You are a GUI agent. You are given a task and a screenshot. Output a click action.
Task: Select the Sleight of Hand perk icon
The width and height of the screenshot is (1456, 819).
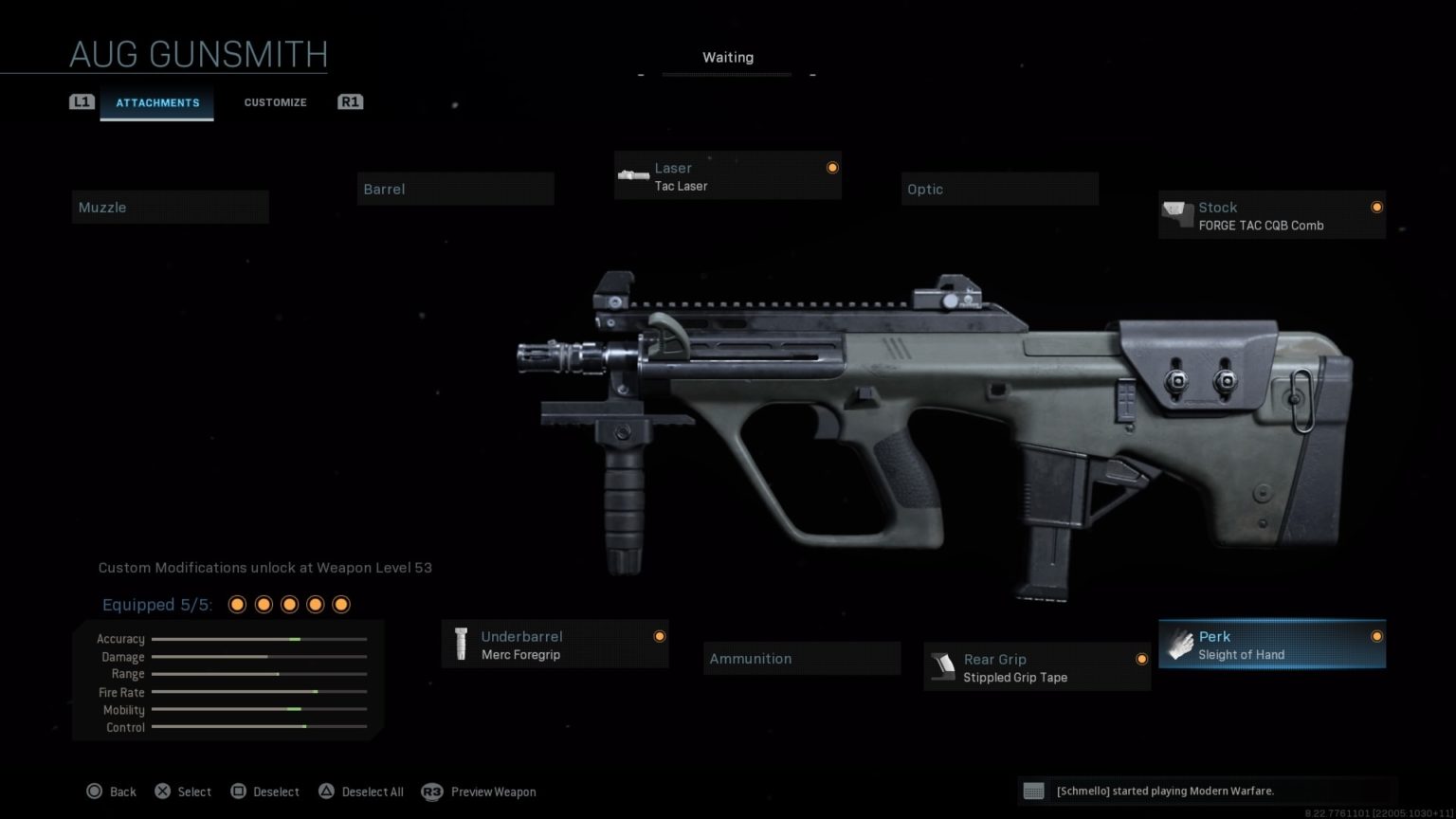click(x=1180, y=645)
